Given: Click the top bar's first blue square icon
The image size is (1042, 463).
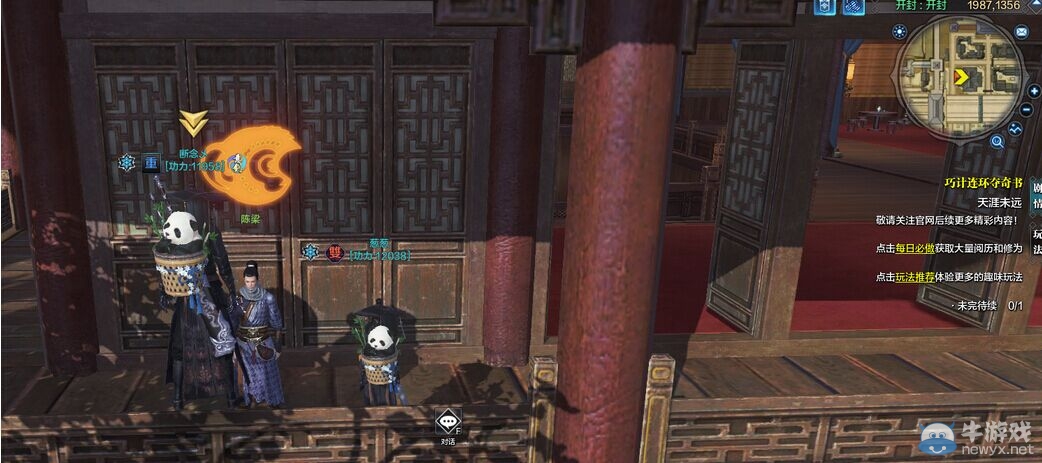Looking at the screenshot, I should point(826,8).
